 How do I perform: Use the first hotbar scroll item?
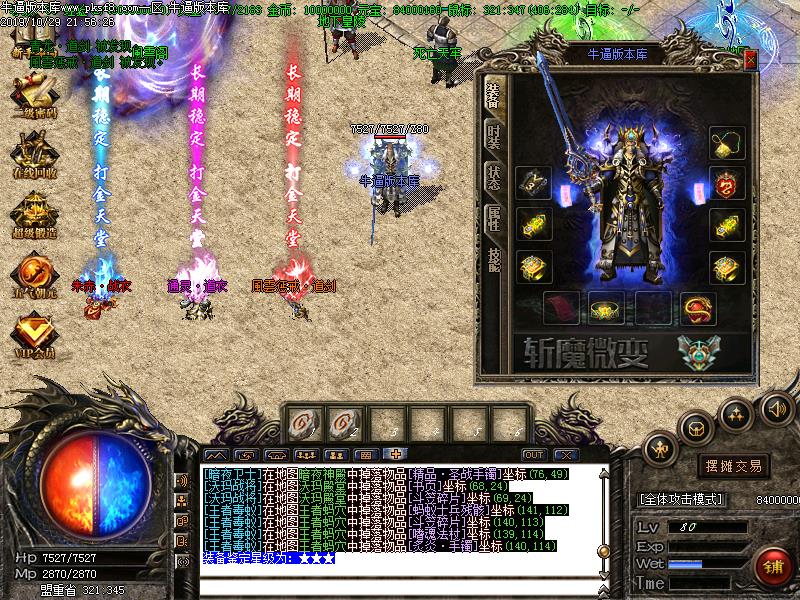pos(300,425)
